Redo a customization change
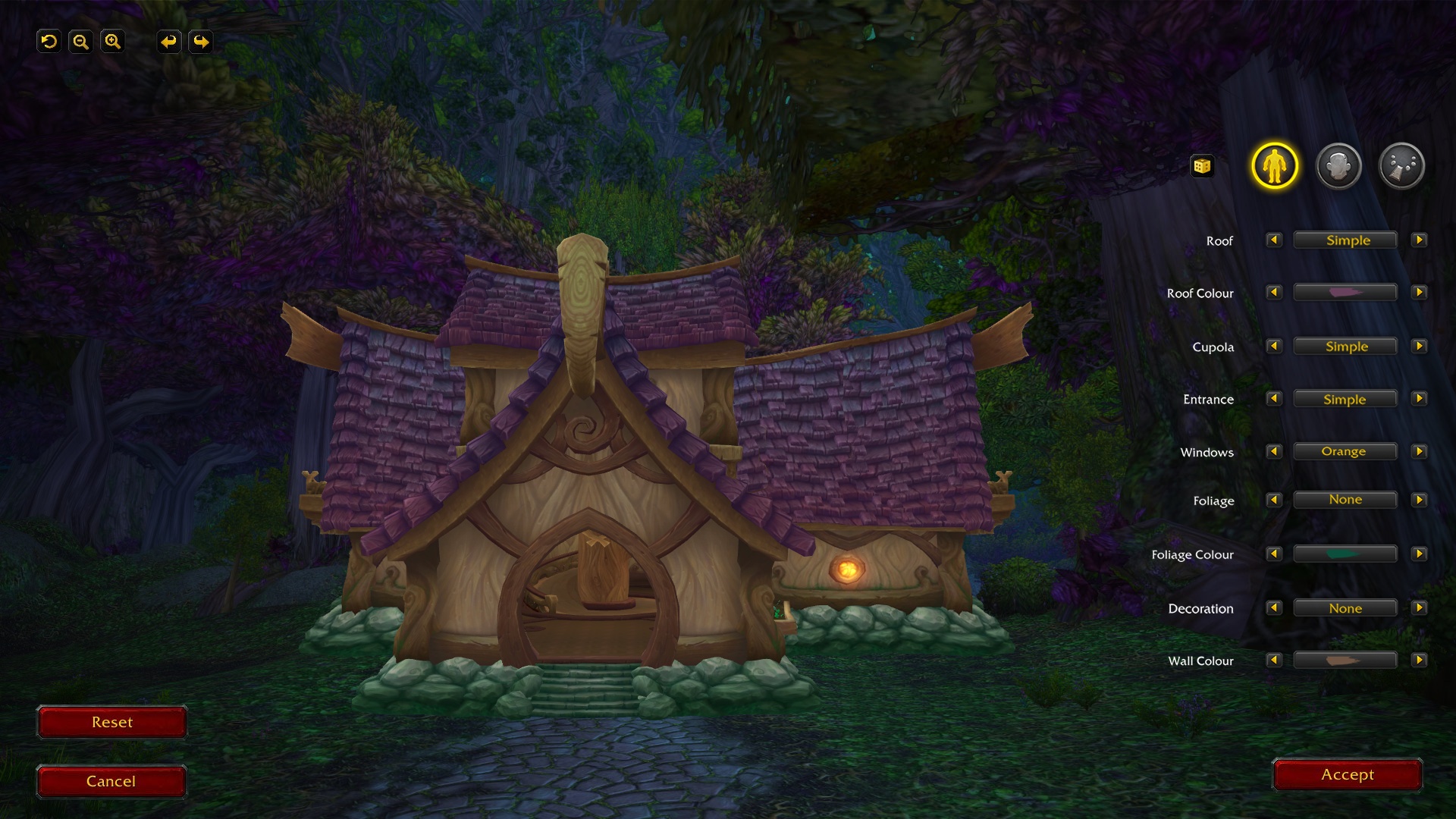The height and width of the screenshot is (819, 1456). tap(200, 42)
